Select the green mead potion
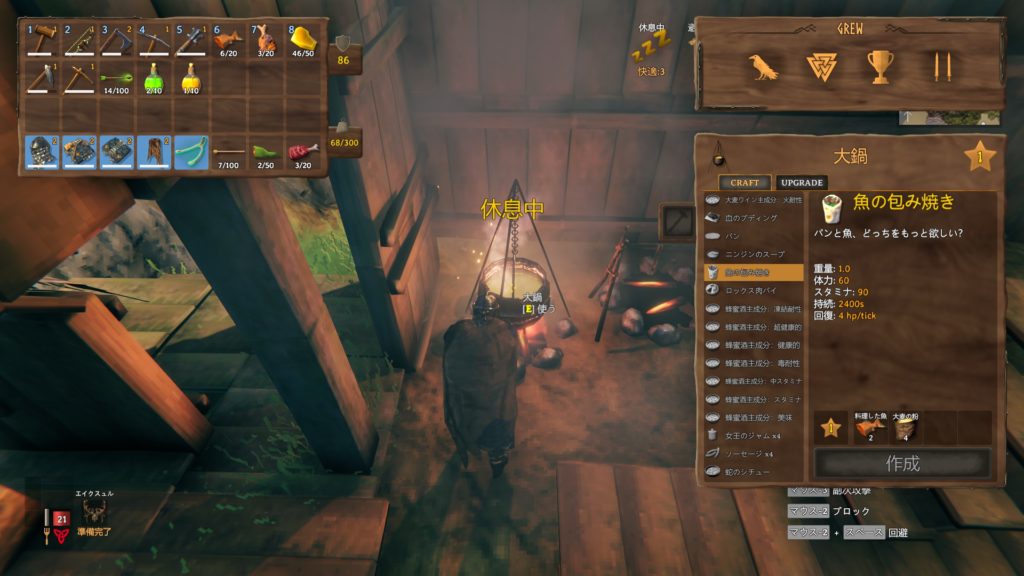Viewport: 1024px width, 576px height. 154,78
